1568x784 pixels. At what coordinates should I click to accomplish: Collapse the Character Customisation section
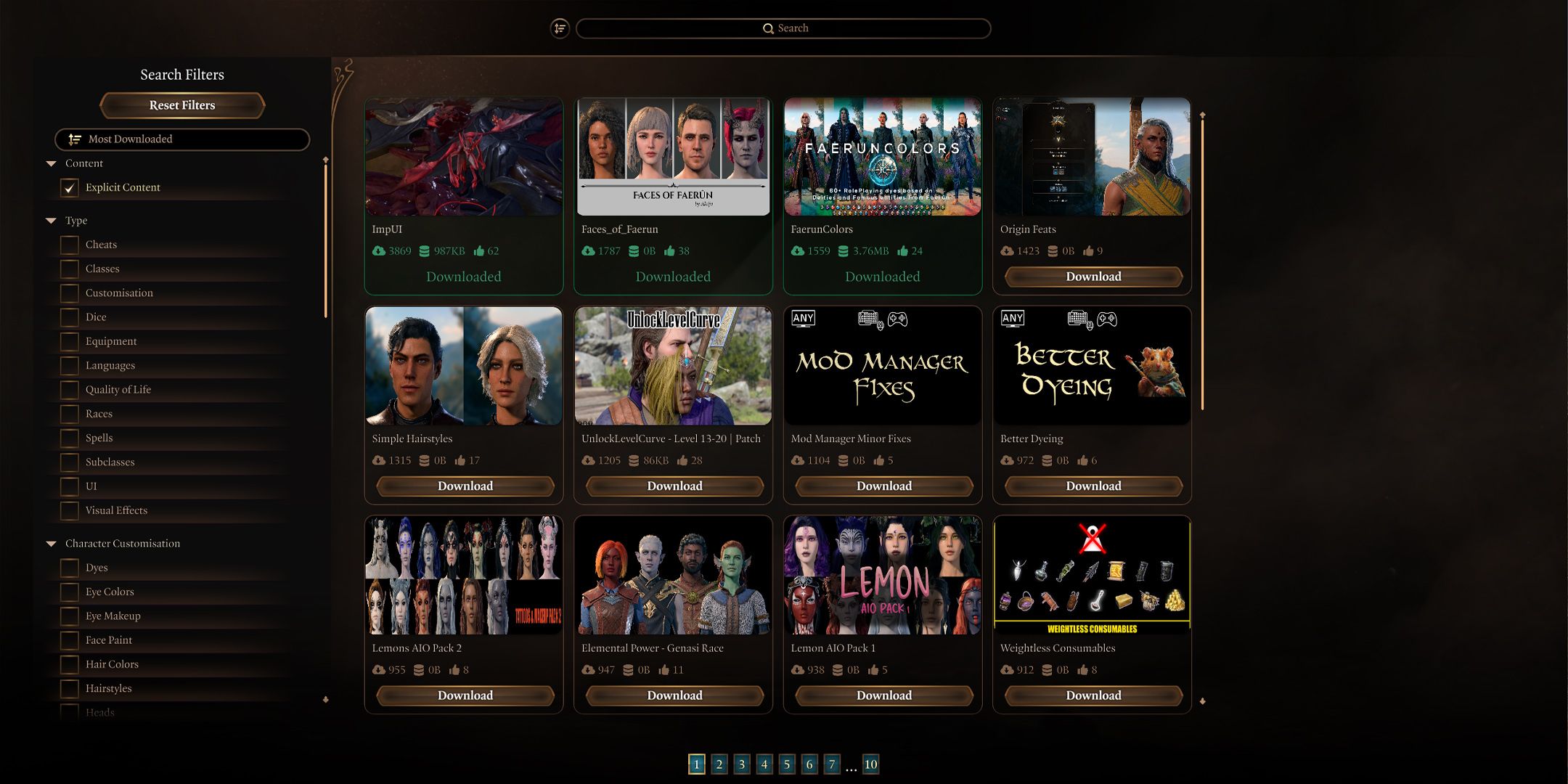click(x=52, y=544)
